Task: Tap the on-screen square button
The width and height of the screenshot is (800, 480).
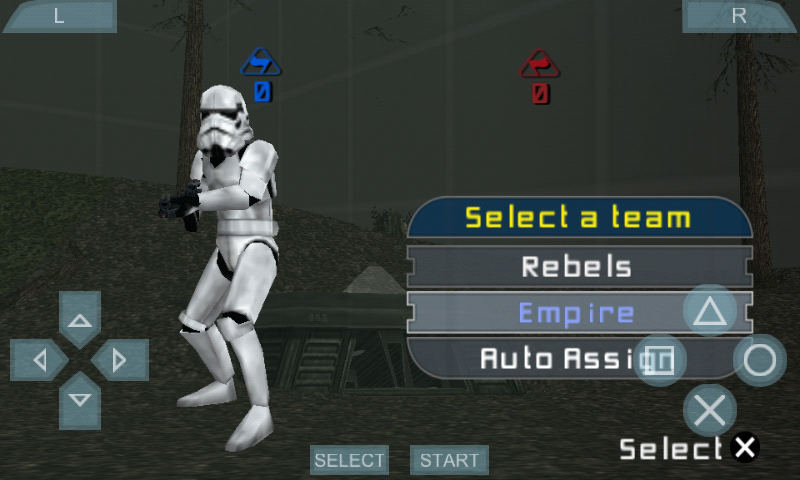Action: pyautogui.click(x=660, y=360)
